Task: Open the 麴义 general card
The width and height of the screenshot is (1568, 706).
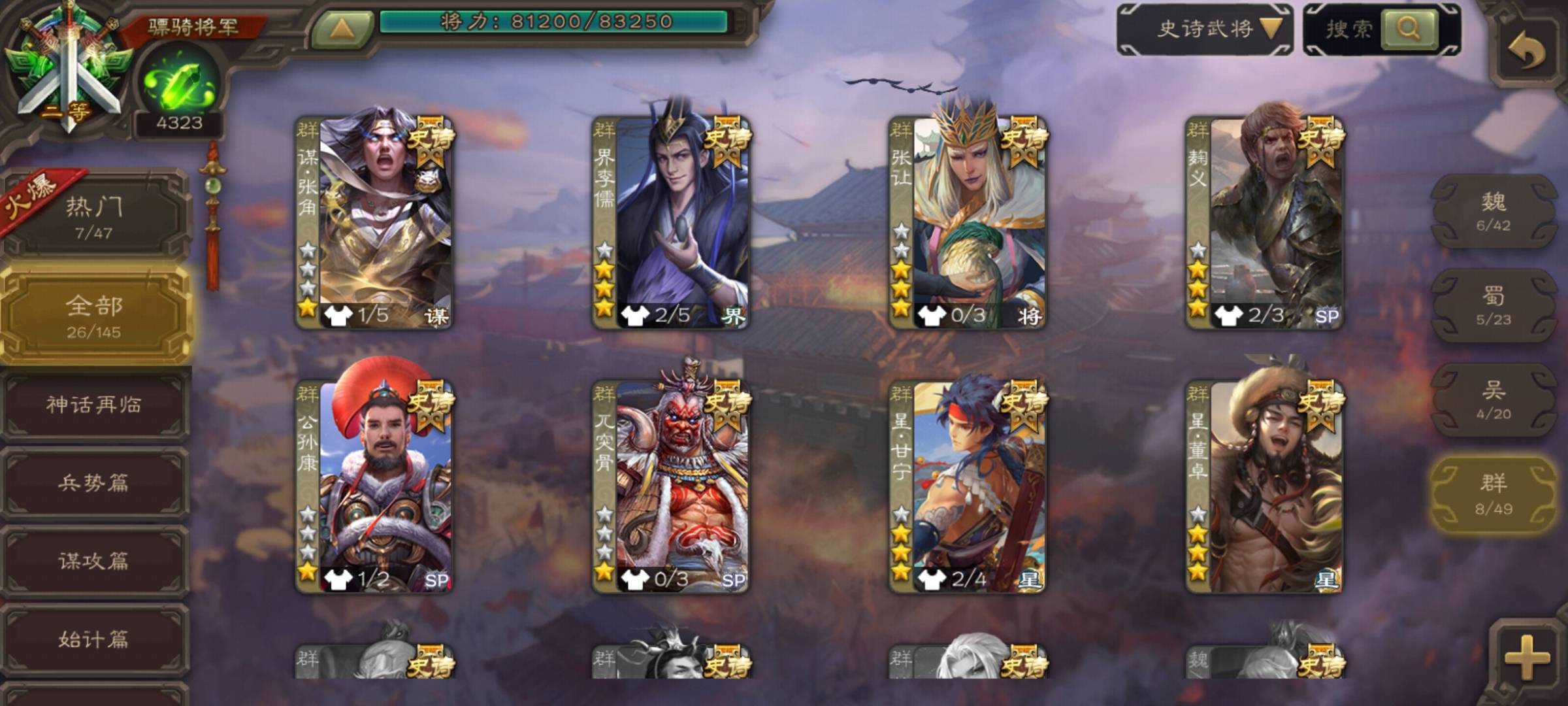Action: pyautogui.click(x=1264, y=222)
